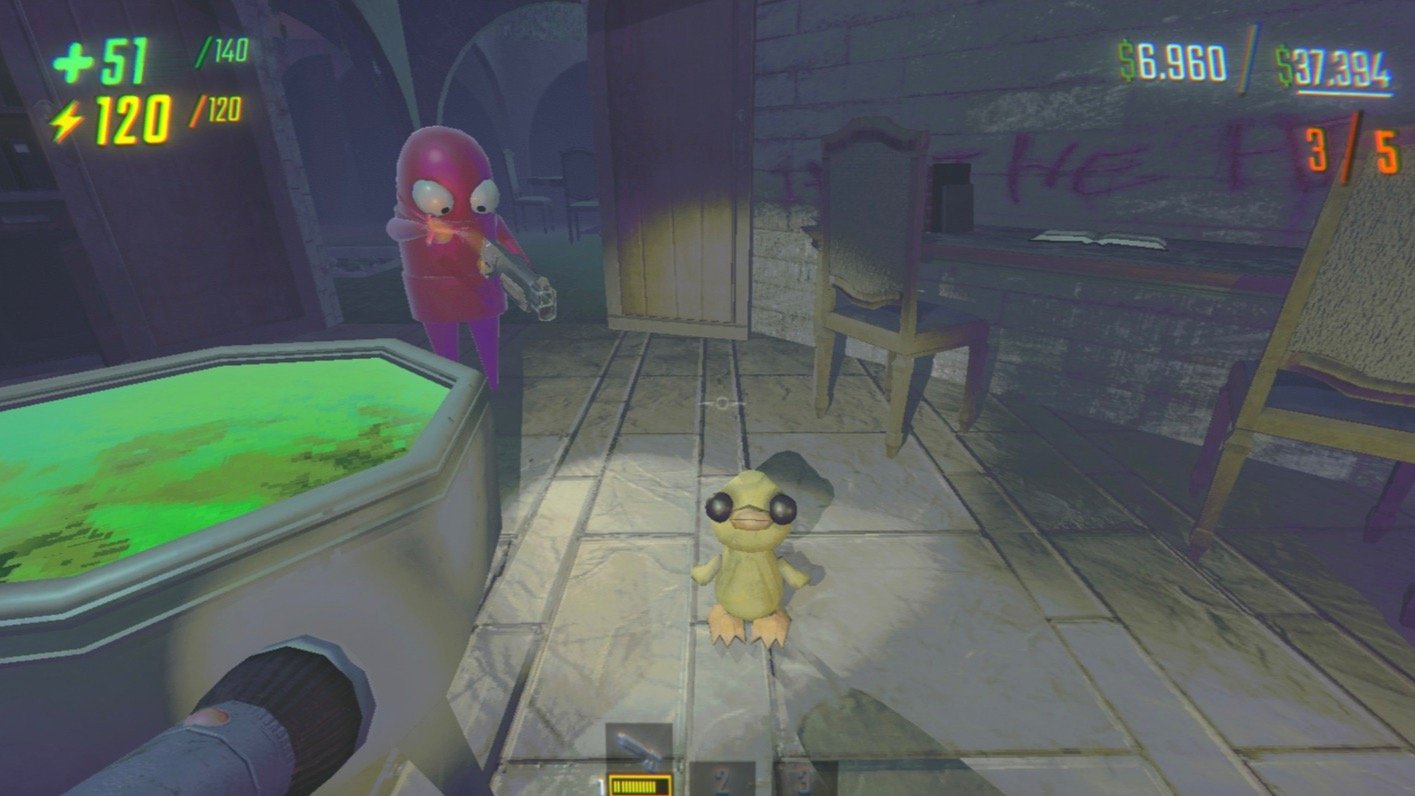Choose inventory slot number 2

coord(721,778)
